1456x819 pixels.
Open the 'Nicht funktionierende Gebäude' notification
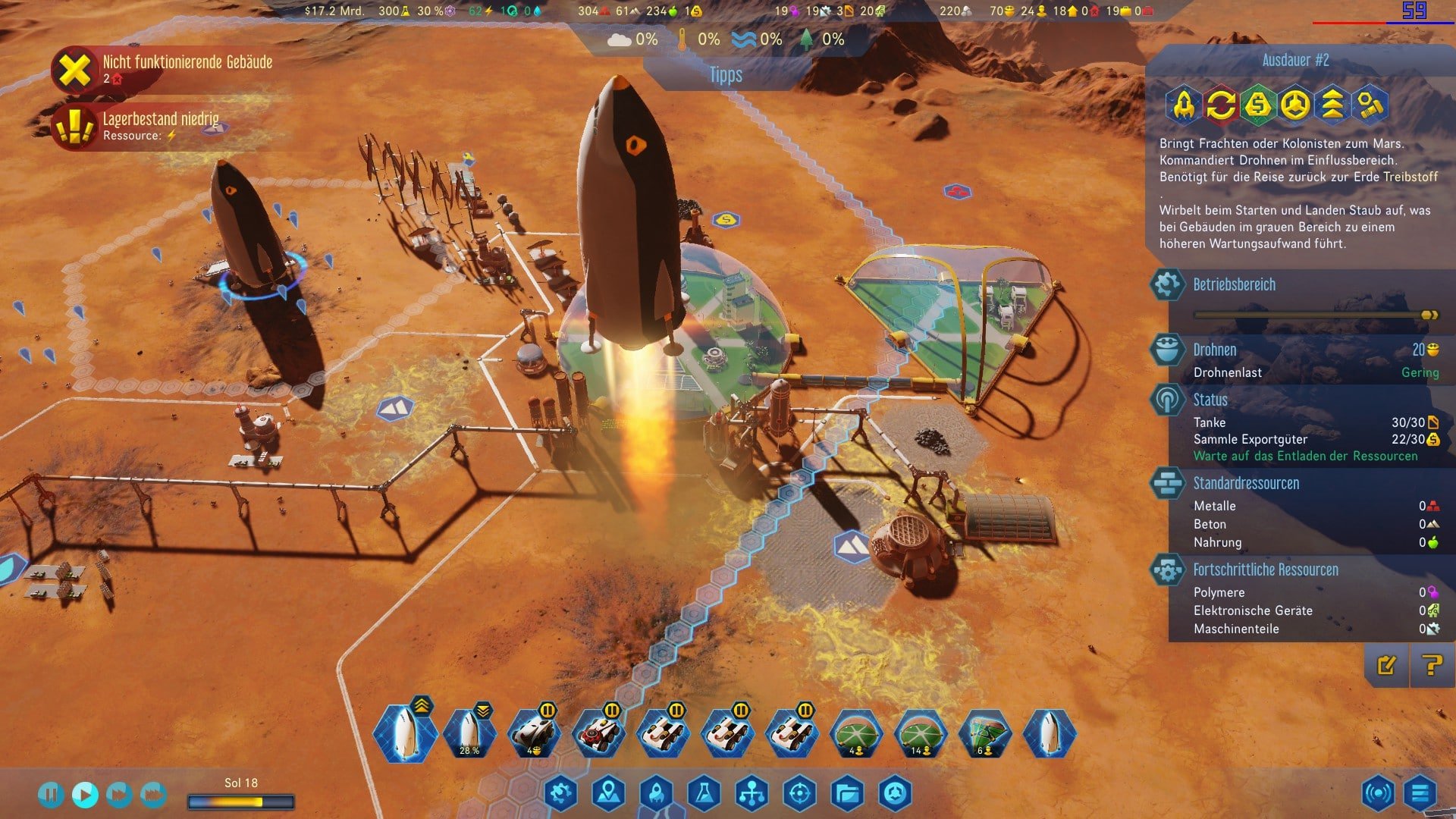click(187, 68)
